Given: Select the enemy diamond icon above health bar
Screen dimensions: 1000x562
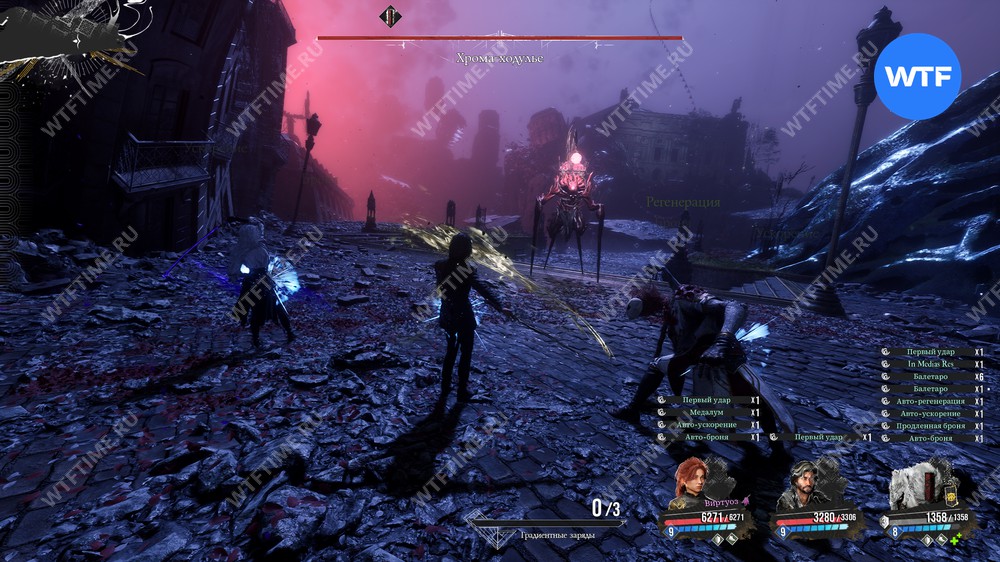Looking at the screenshot, I should tap(389, 16).
